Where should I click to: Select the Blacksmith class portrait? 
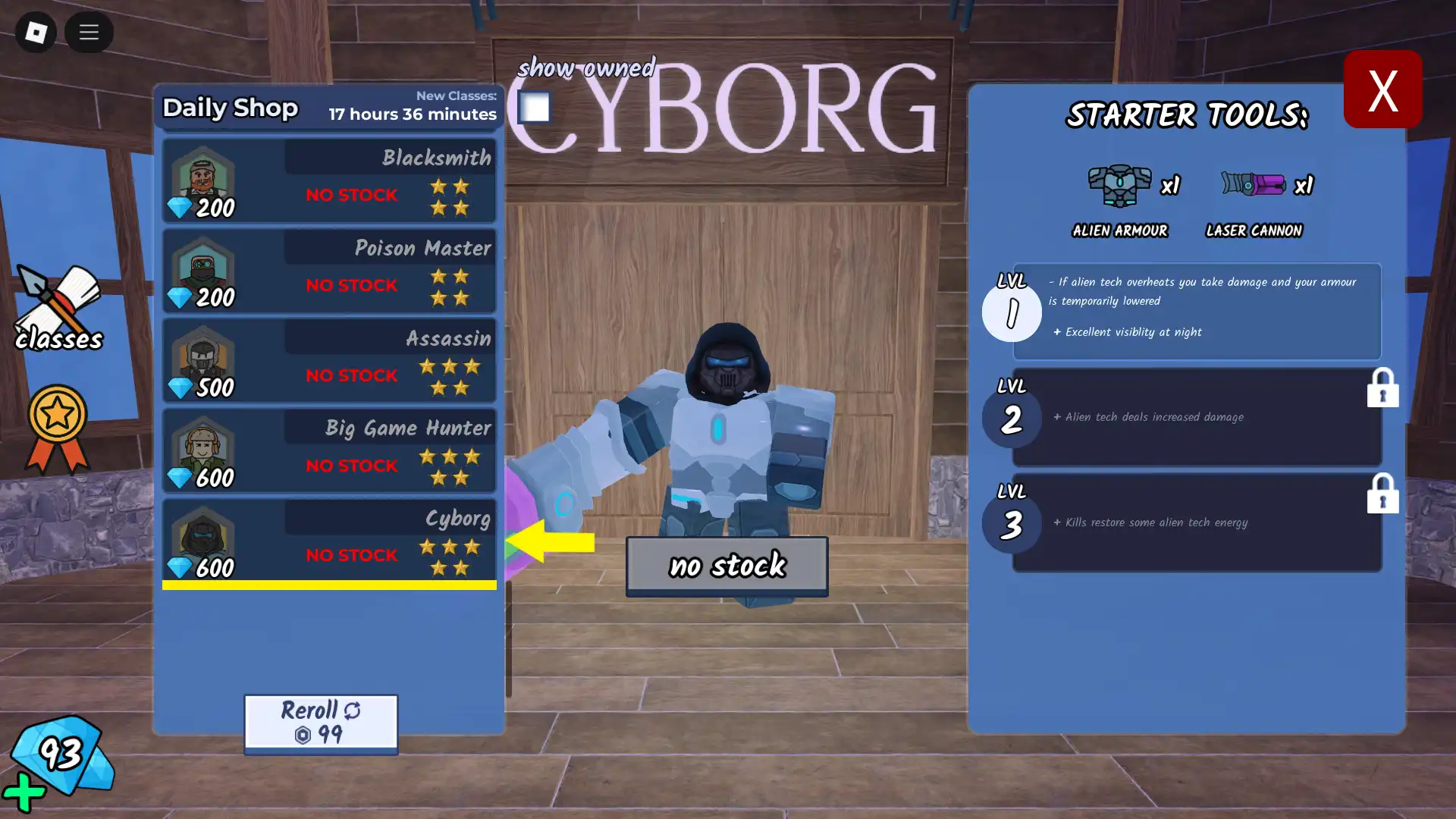[x=202, y=177]
